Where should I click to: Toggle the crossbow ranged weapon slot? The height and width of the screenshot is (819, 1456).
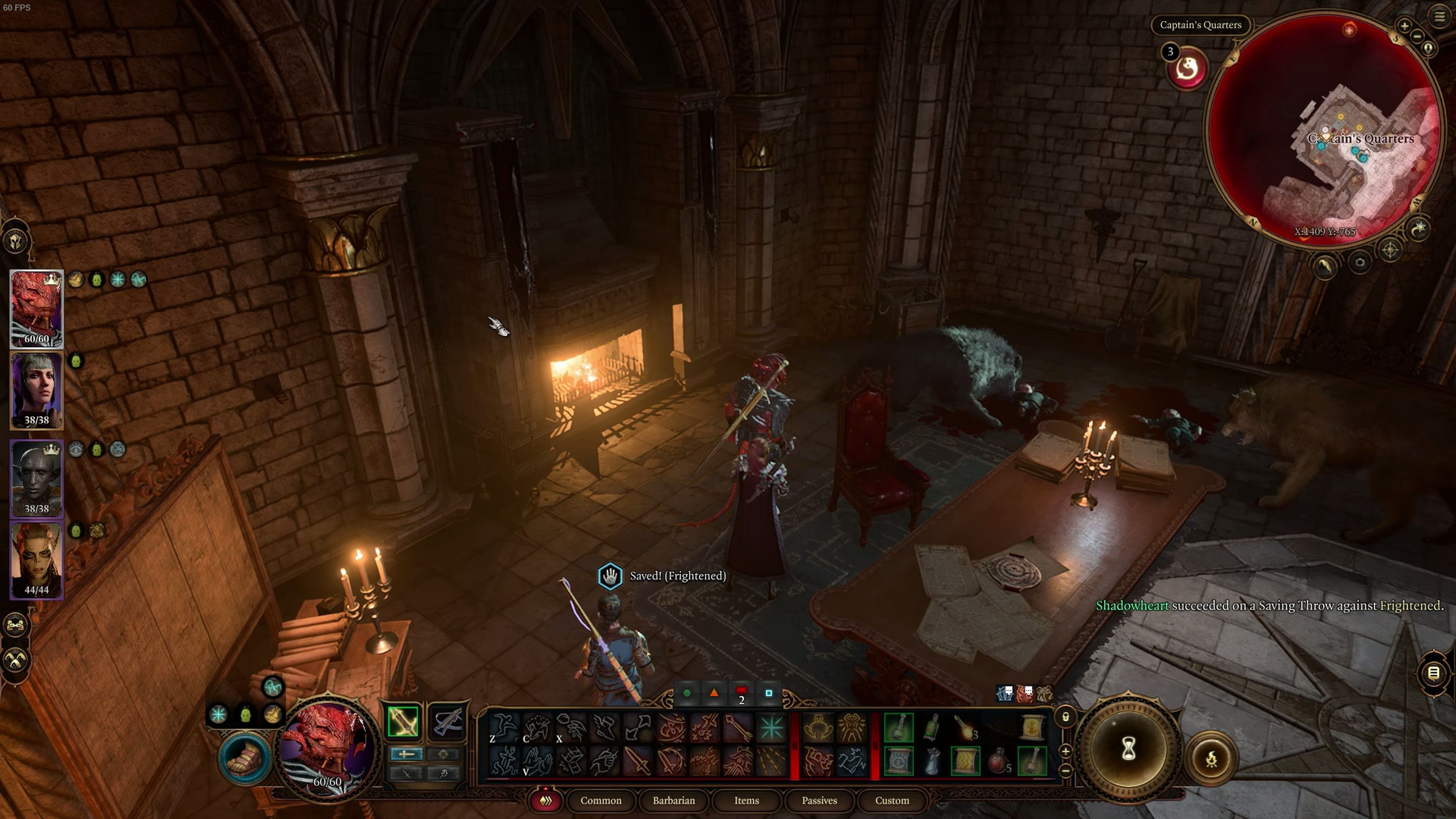(448, 722)
